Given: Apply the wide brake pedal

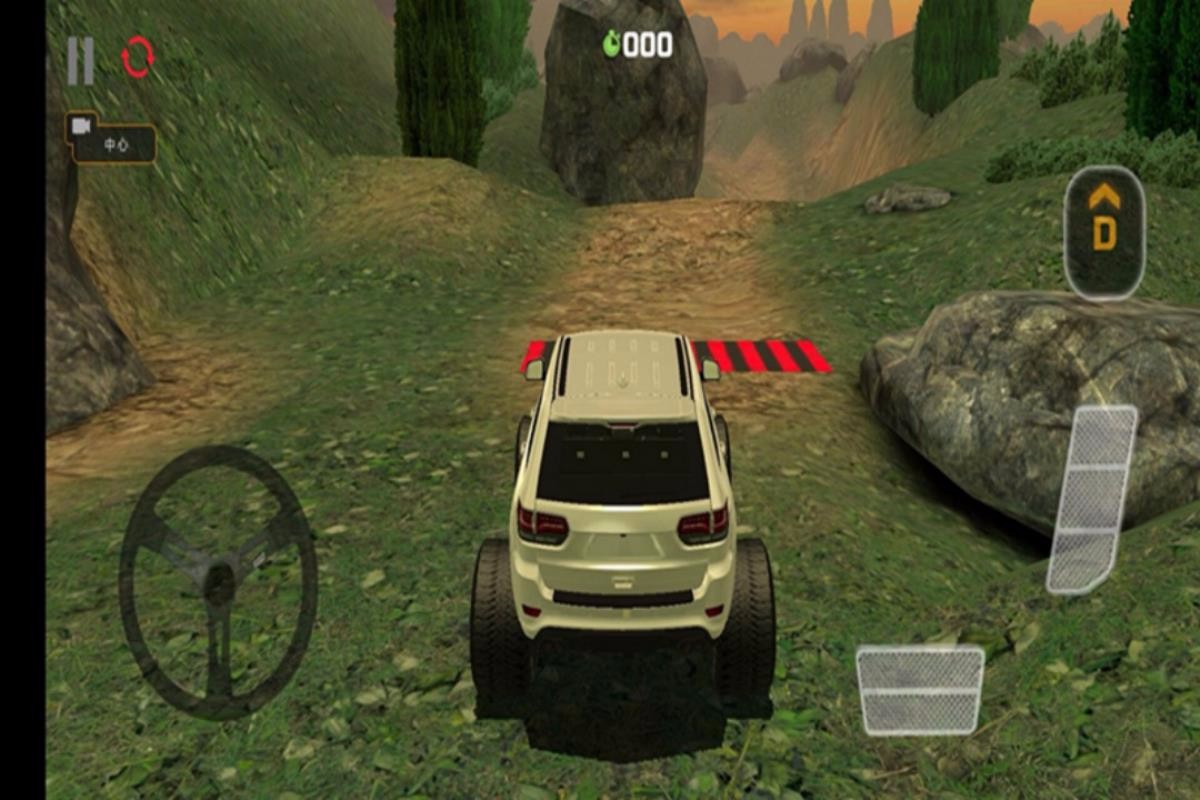Looking at the screenshot, I should 920,689.
